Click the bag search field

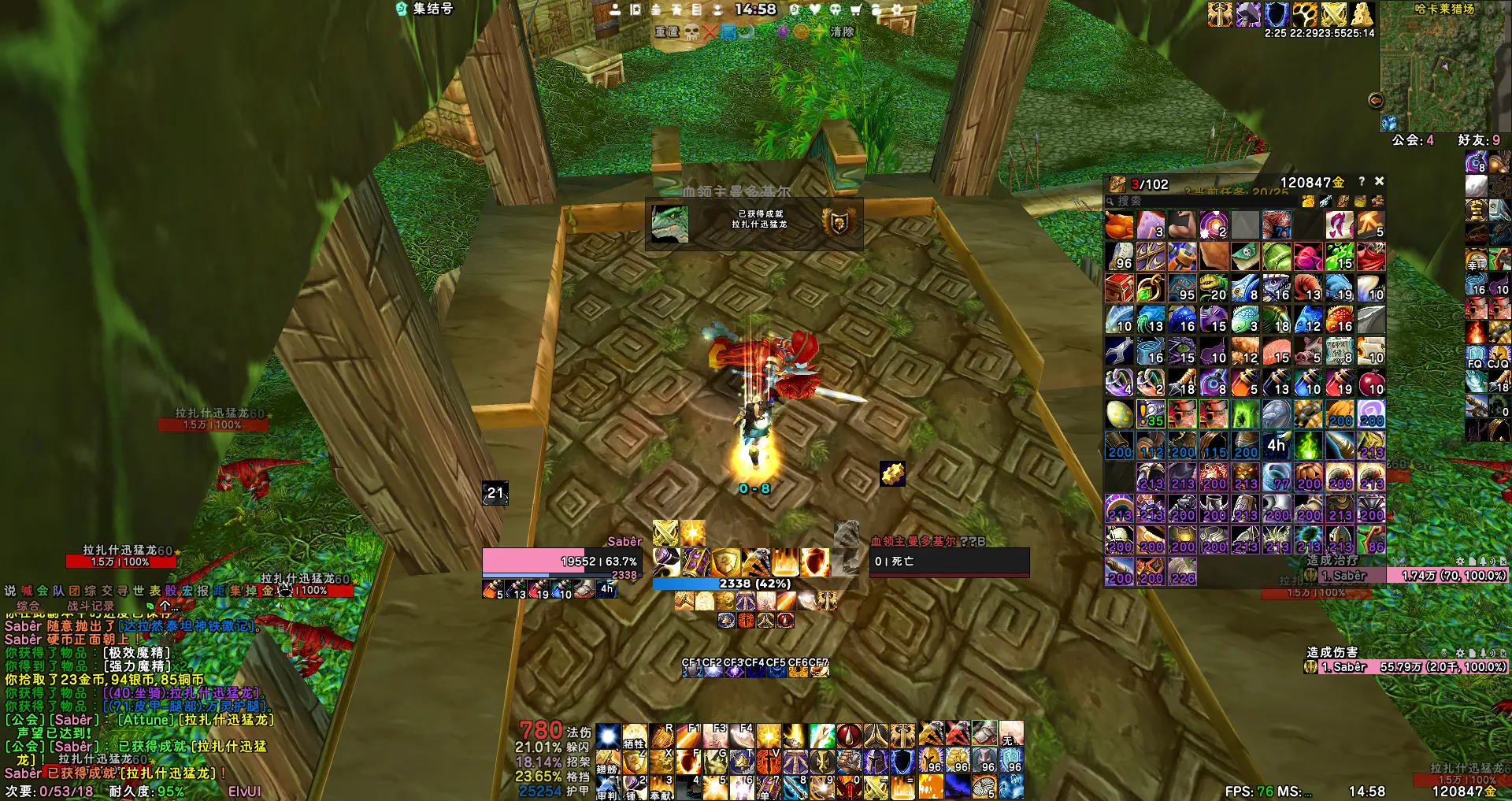click(1197, 202)
